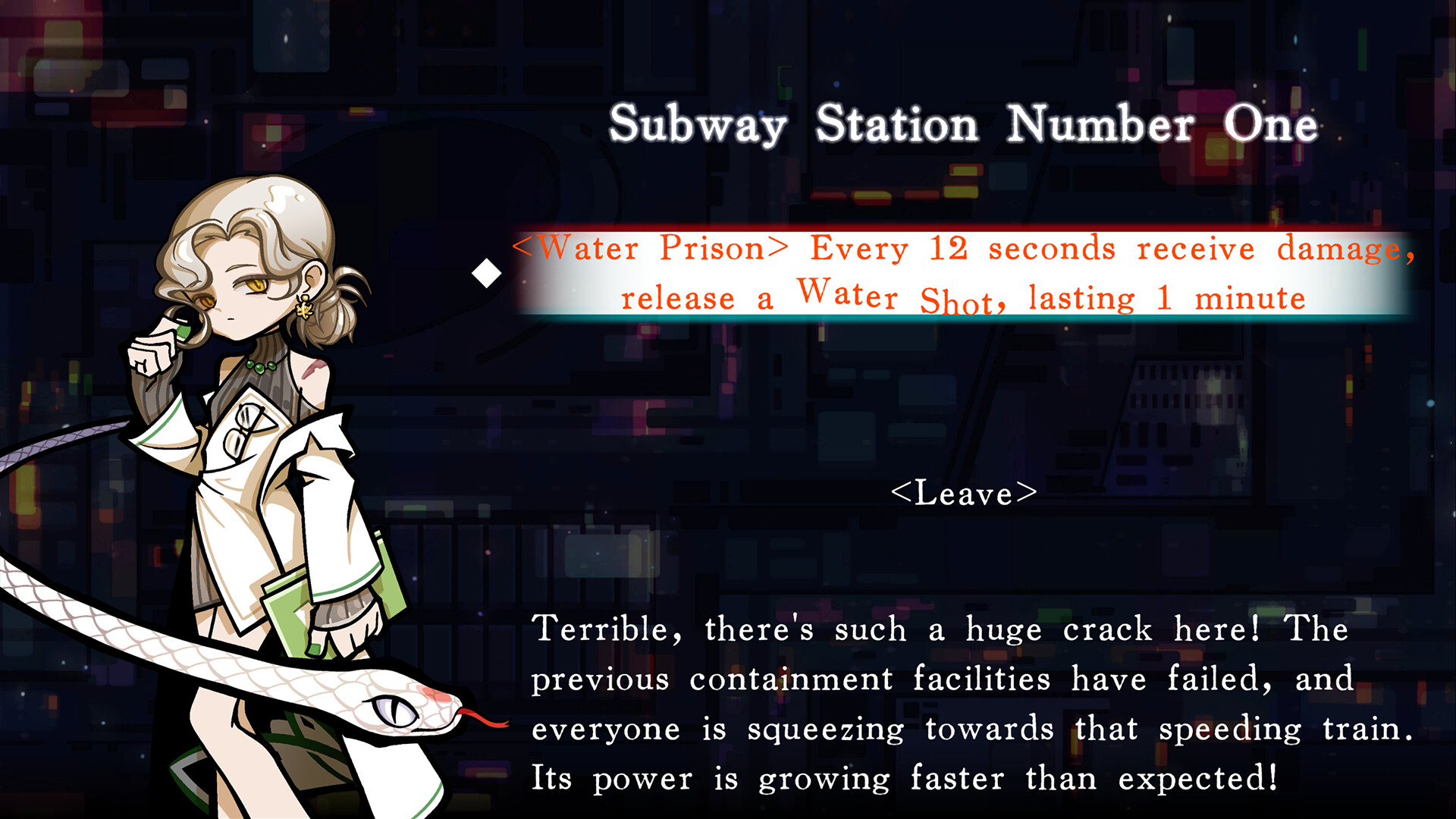Viewport: 1456px width, 819px height.
Task: Click the diamond bullet icon beside Water Prison
Action: (486, 273)
